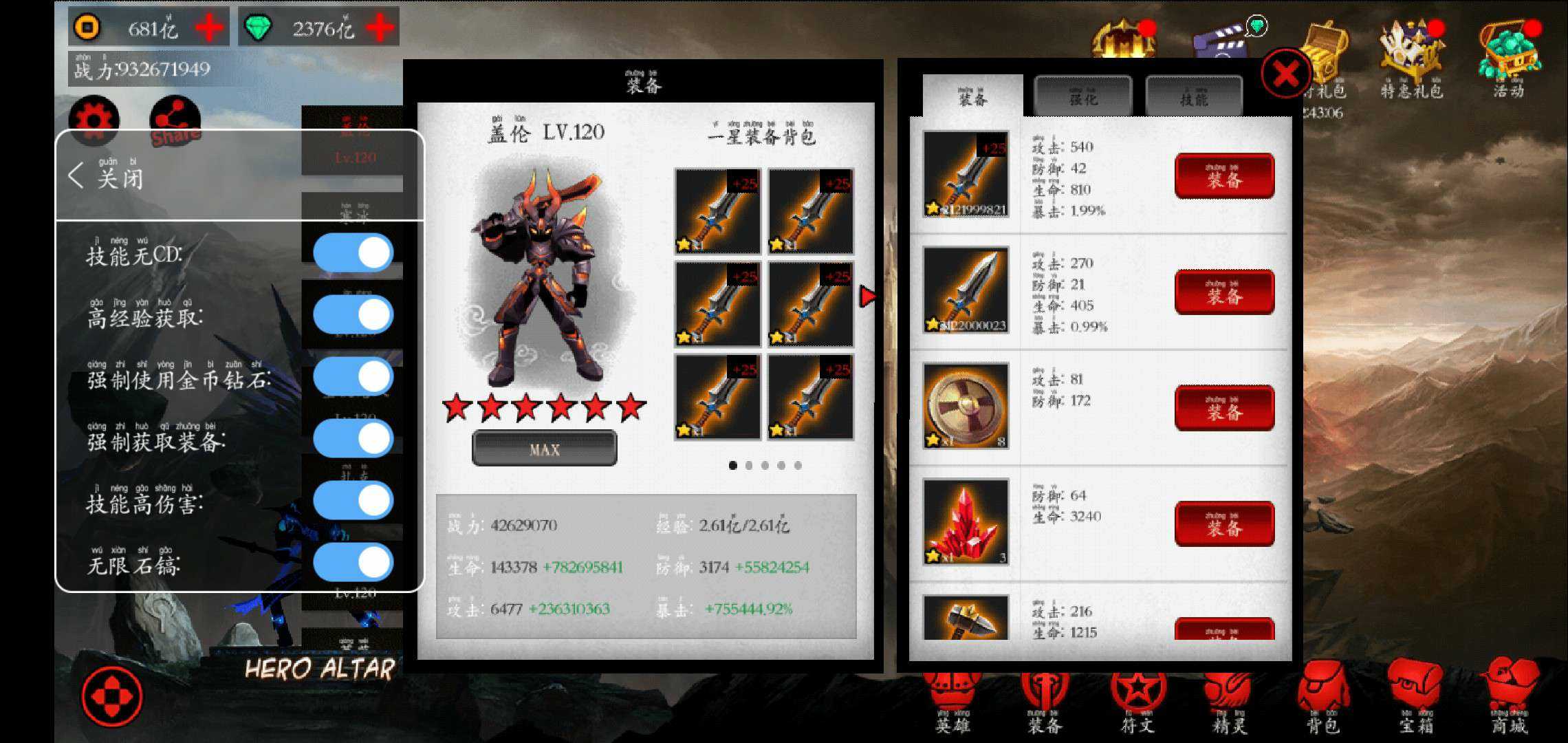Equip the 540-attack sword via 装备 button
The height and width of the screenshot is (743, 1568).
click(1224, 175)
